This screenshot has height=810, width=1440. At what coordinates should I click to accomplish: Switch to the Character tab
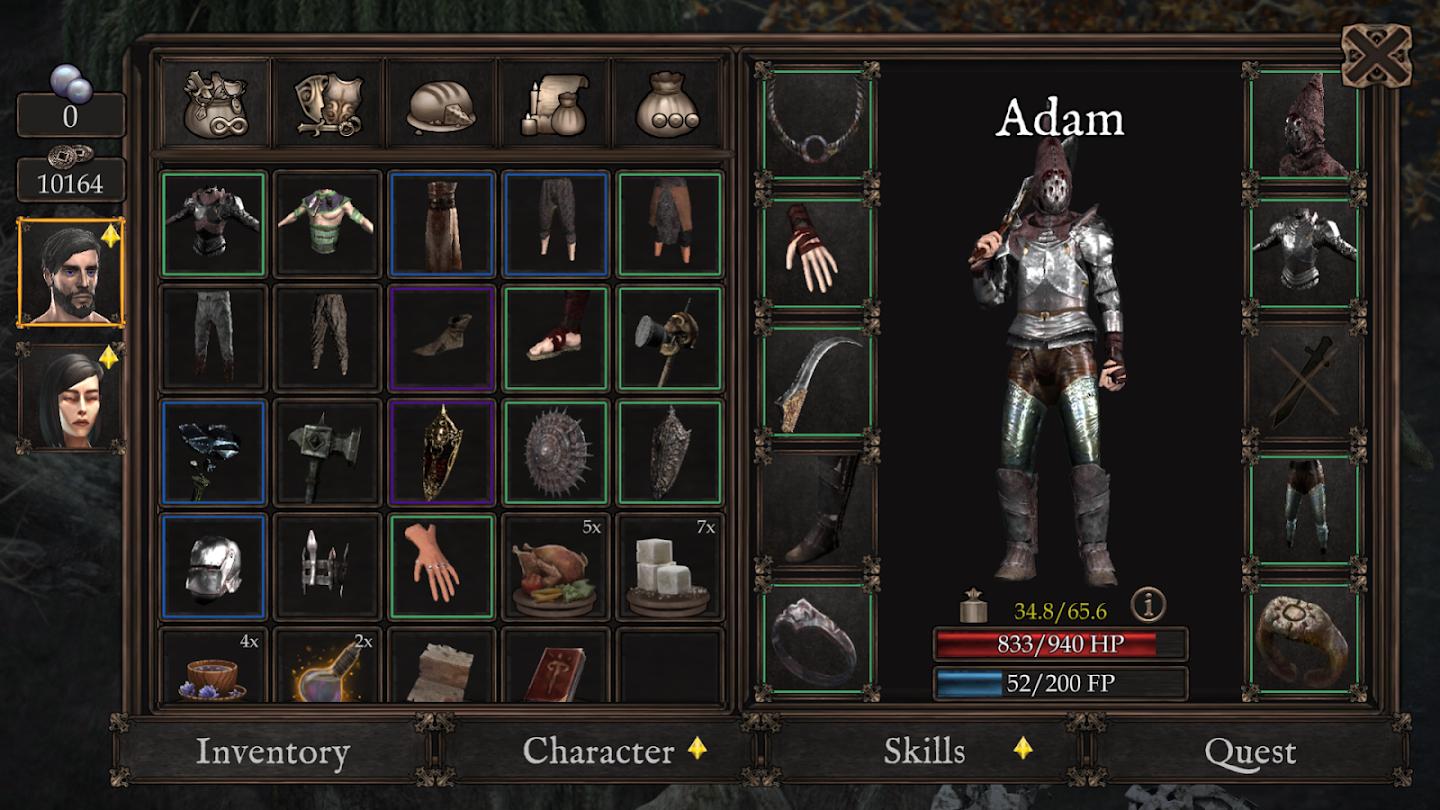point(598,751)
